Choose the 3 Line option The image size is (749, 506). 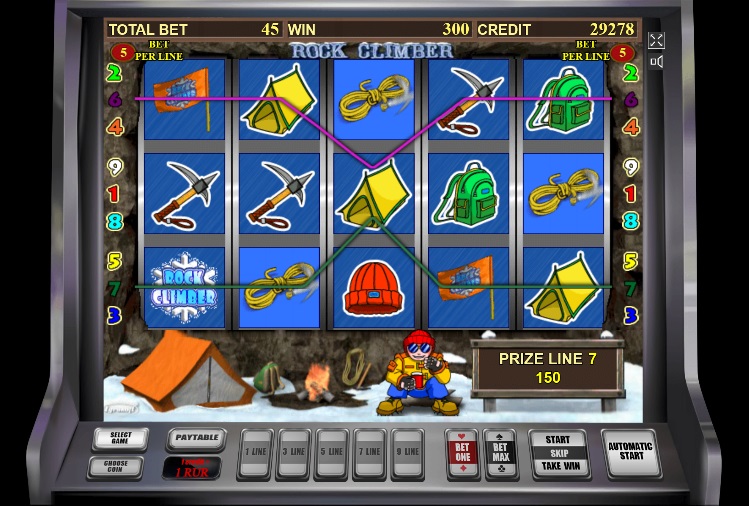293,453
